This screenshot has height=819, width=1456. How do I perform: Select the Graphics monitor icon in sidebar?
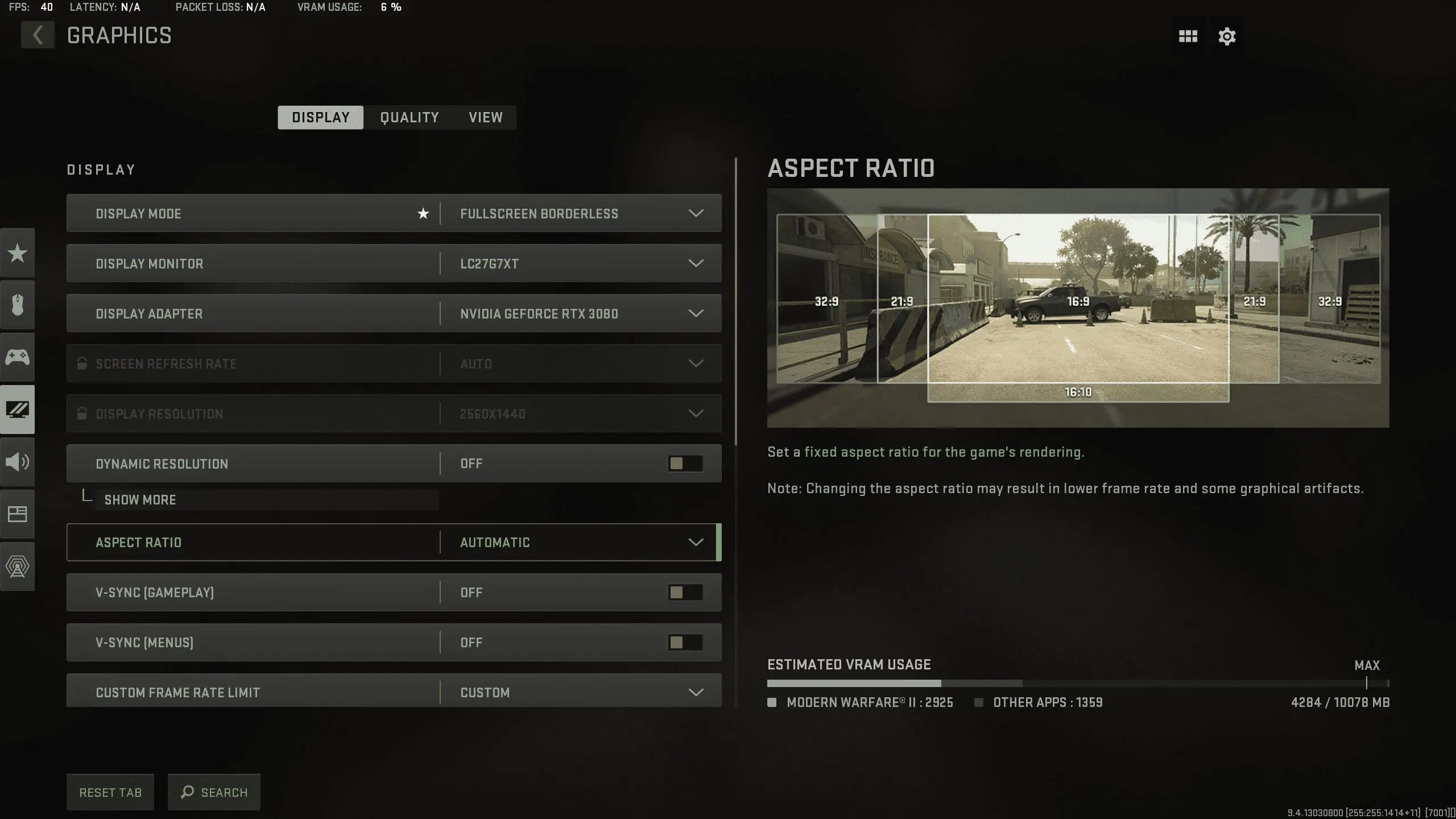point(18,409)
